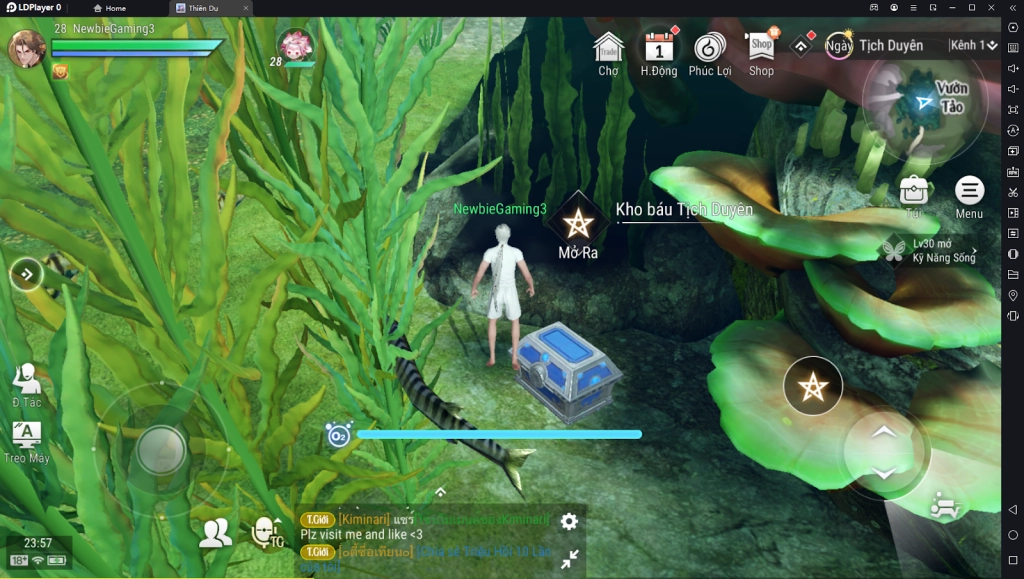Select the pink-haired companion portrait
The image size is (1024, 579).
pyautogui.click(x=296, y=46)
